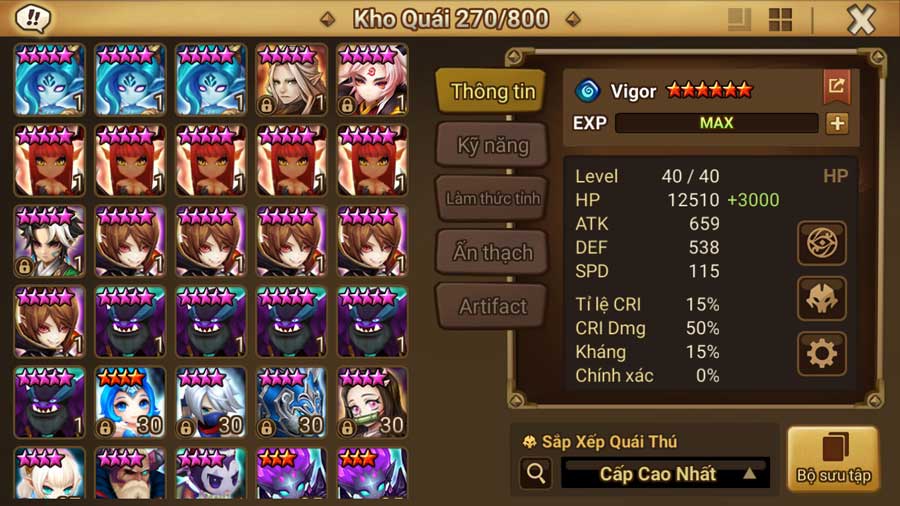Switch to the single large tile view
Viewport: 900px width, 506px height.
pyautogui.click(x=740, y=20)
